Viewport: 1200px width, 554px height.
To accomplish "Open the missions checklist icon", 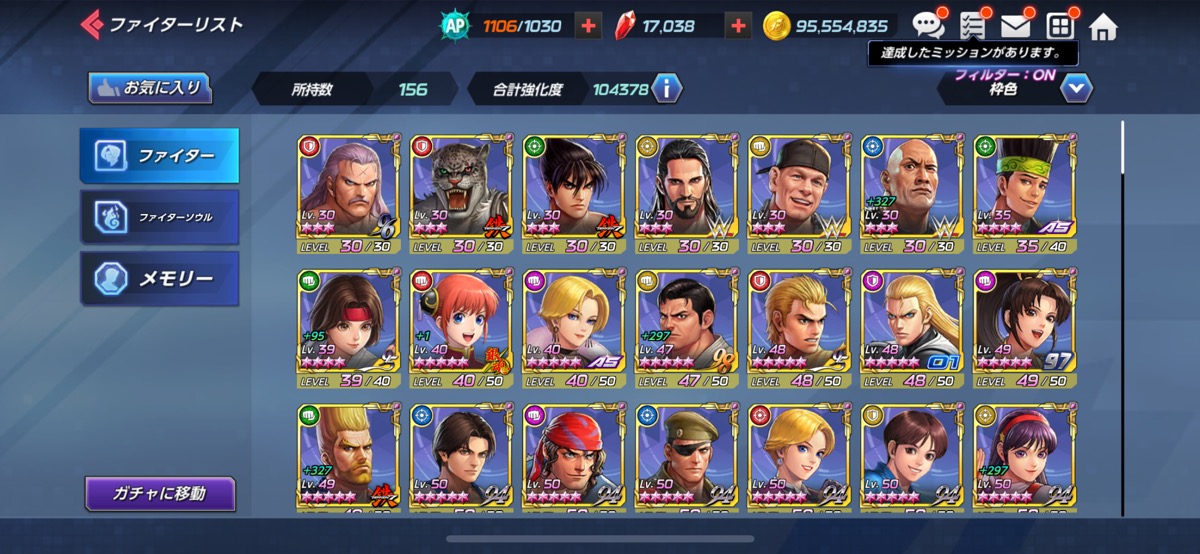I will (x=972, y=26).
